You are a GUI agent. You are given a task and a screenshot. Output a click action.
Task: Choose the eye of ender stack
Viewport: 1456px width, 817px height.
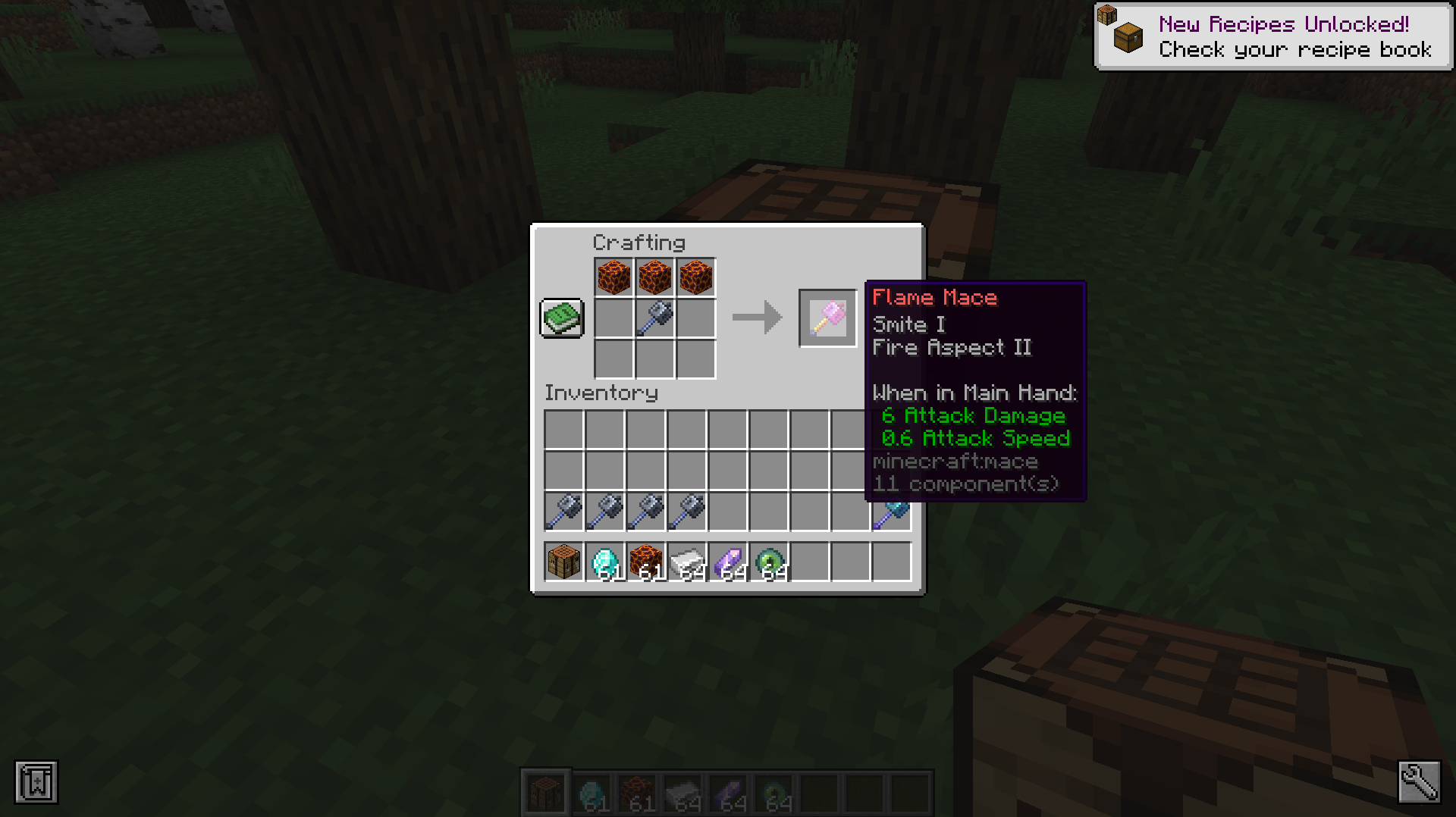[x=769, y=562]
